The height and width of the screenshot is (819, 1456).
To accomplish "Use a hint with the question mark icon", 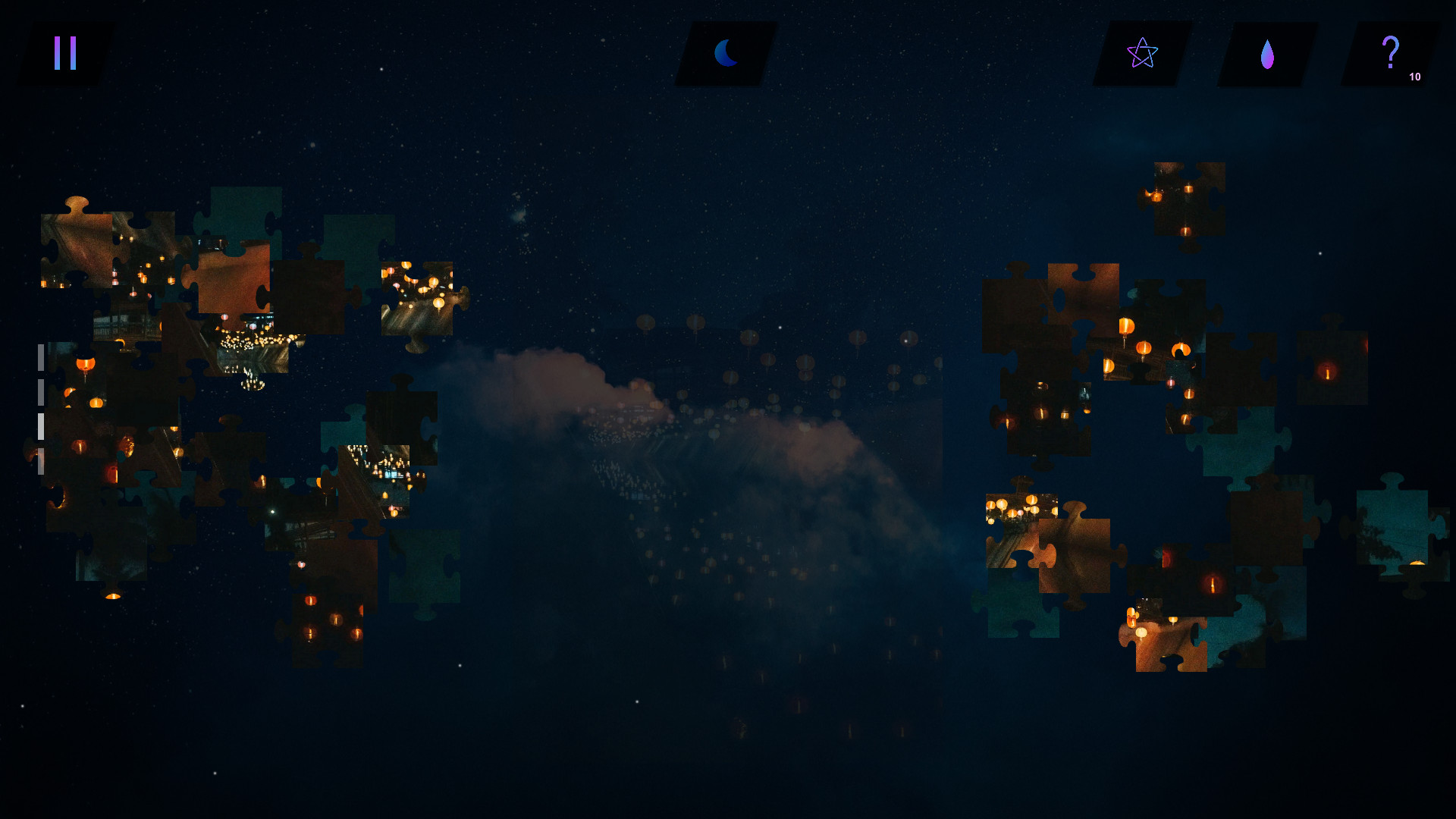I will [x=1390, y=51].
